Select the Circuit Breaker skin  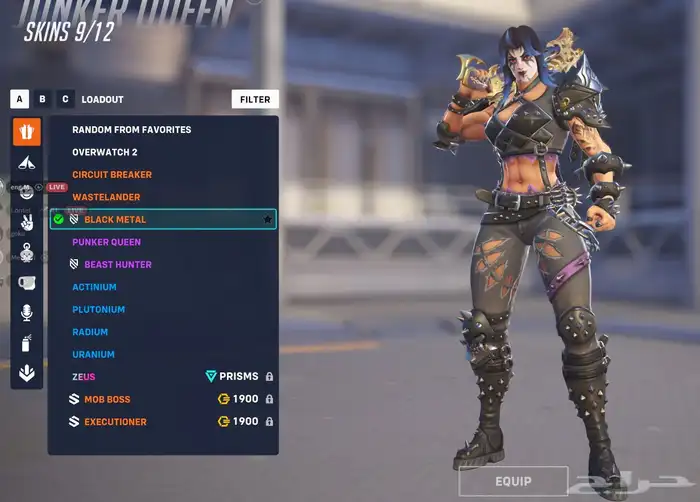(x=112, y=175)
